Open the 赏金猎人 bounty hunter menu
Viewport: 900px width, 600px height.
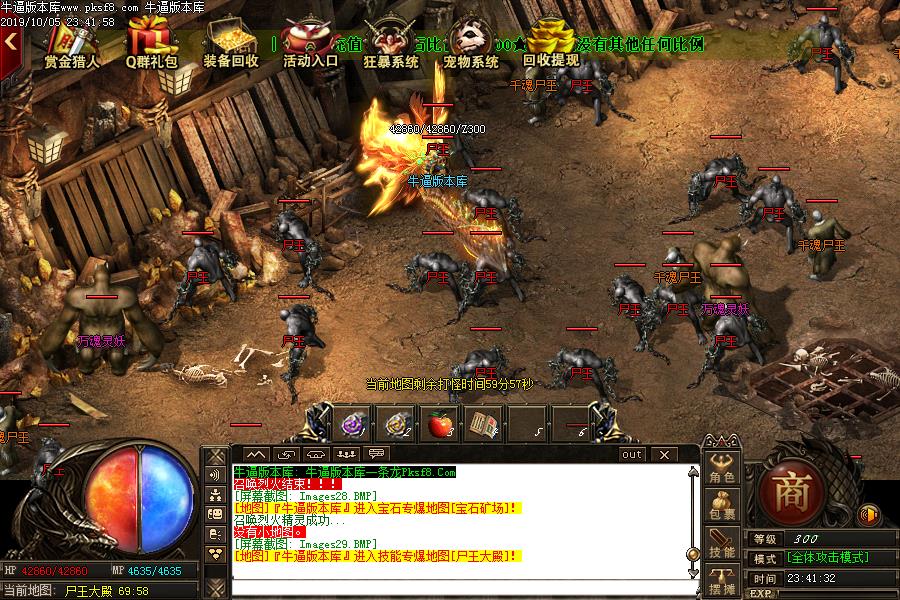pos(71,44)
